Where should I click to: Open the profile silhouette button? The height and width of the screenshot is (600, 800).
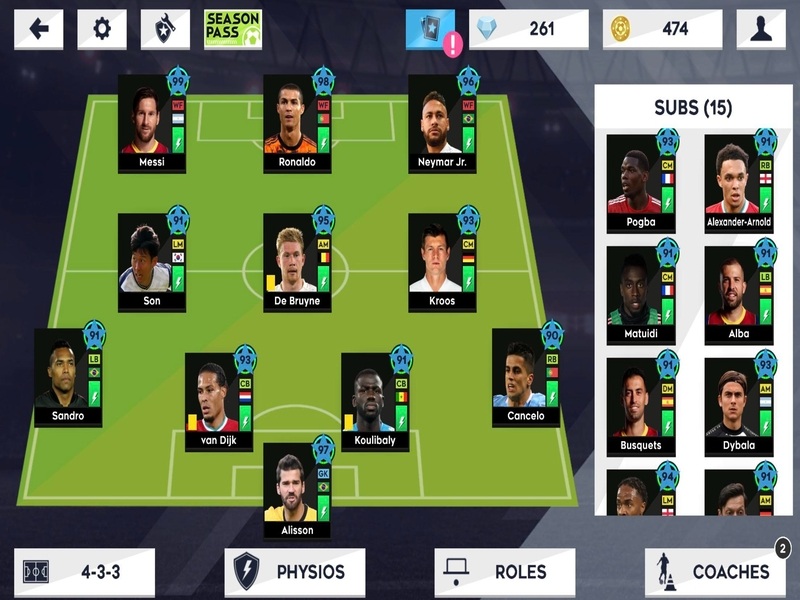pyautogui.click(x=760, y=29)
